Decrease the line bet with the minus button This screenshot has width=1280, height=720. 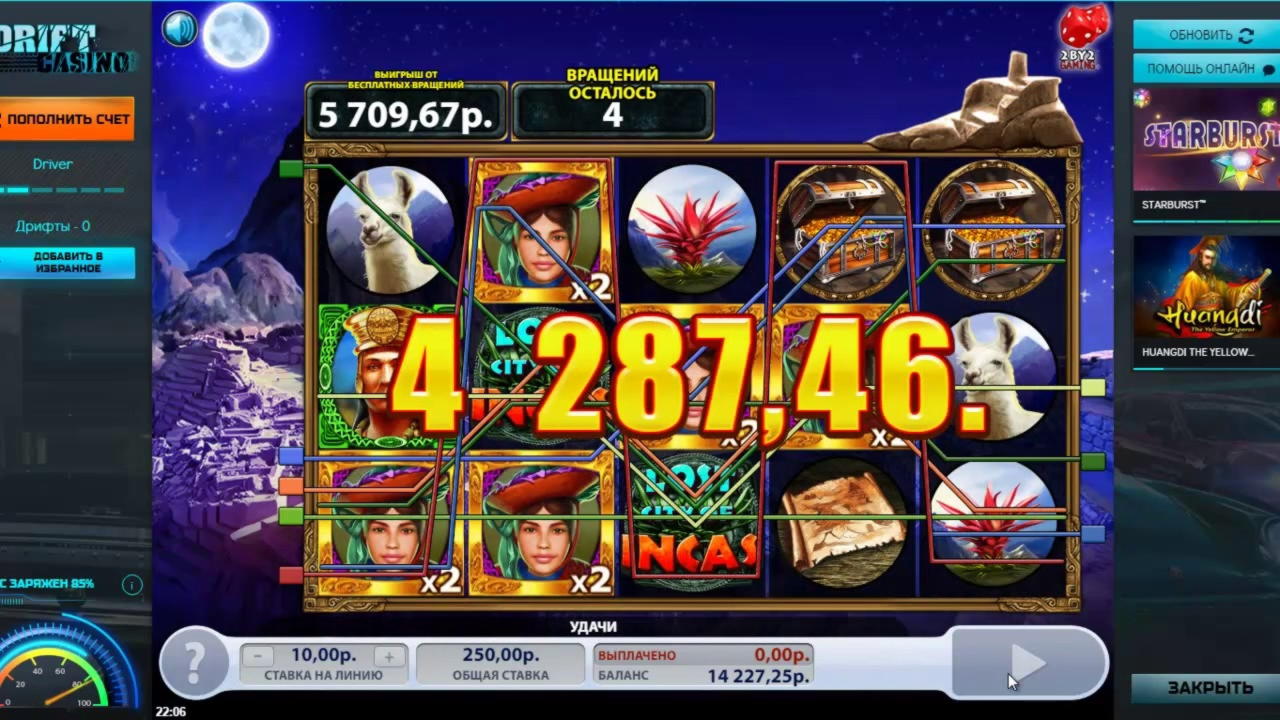click(x=257, y=656)
